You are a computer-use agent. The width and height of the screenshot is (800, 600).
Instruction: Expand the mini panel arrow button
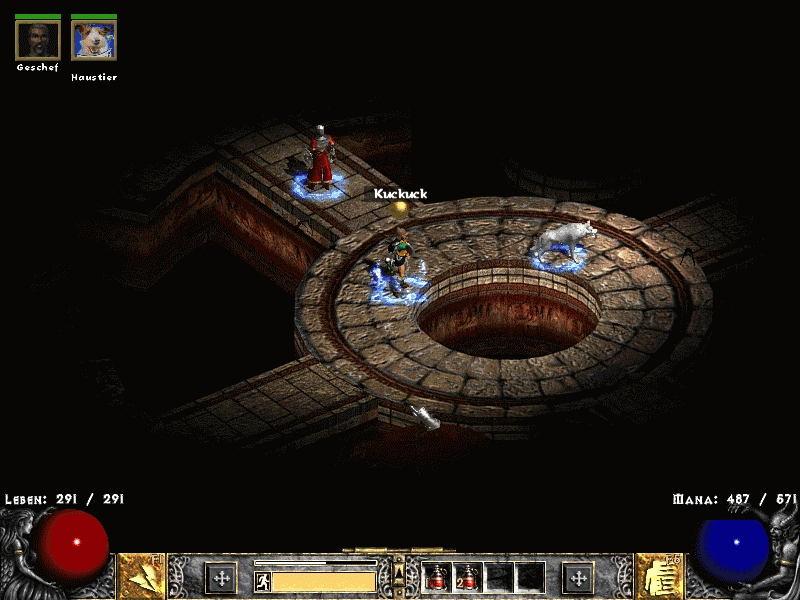tap(399, 571)
